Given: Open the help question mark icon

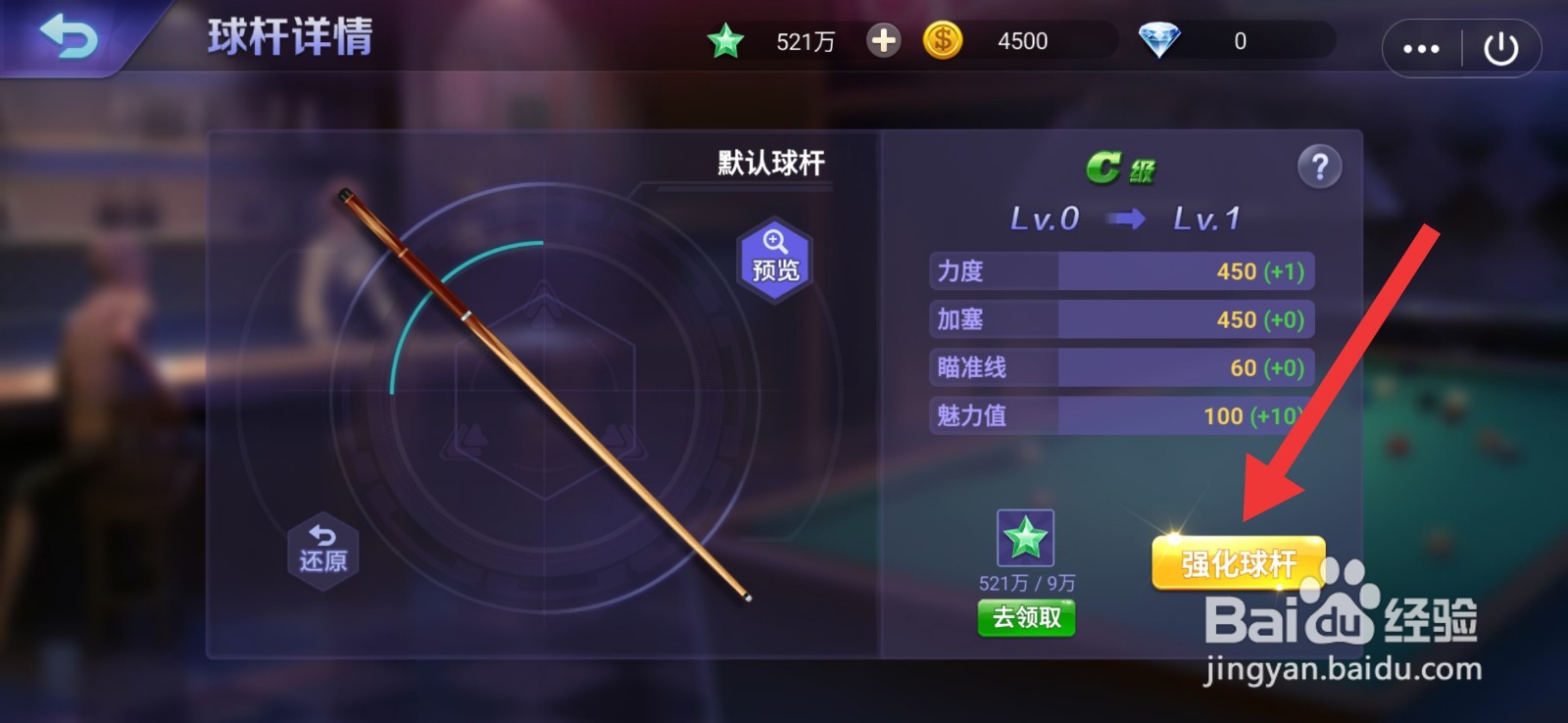Looking at the screenshot, I should click(x=1321, y=167).
